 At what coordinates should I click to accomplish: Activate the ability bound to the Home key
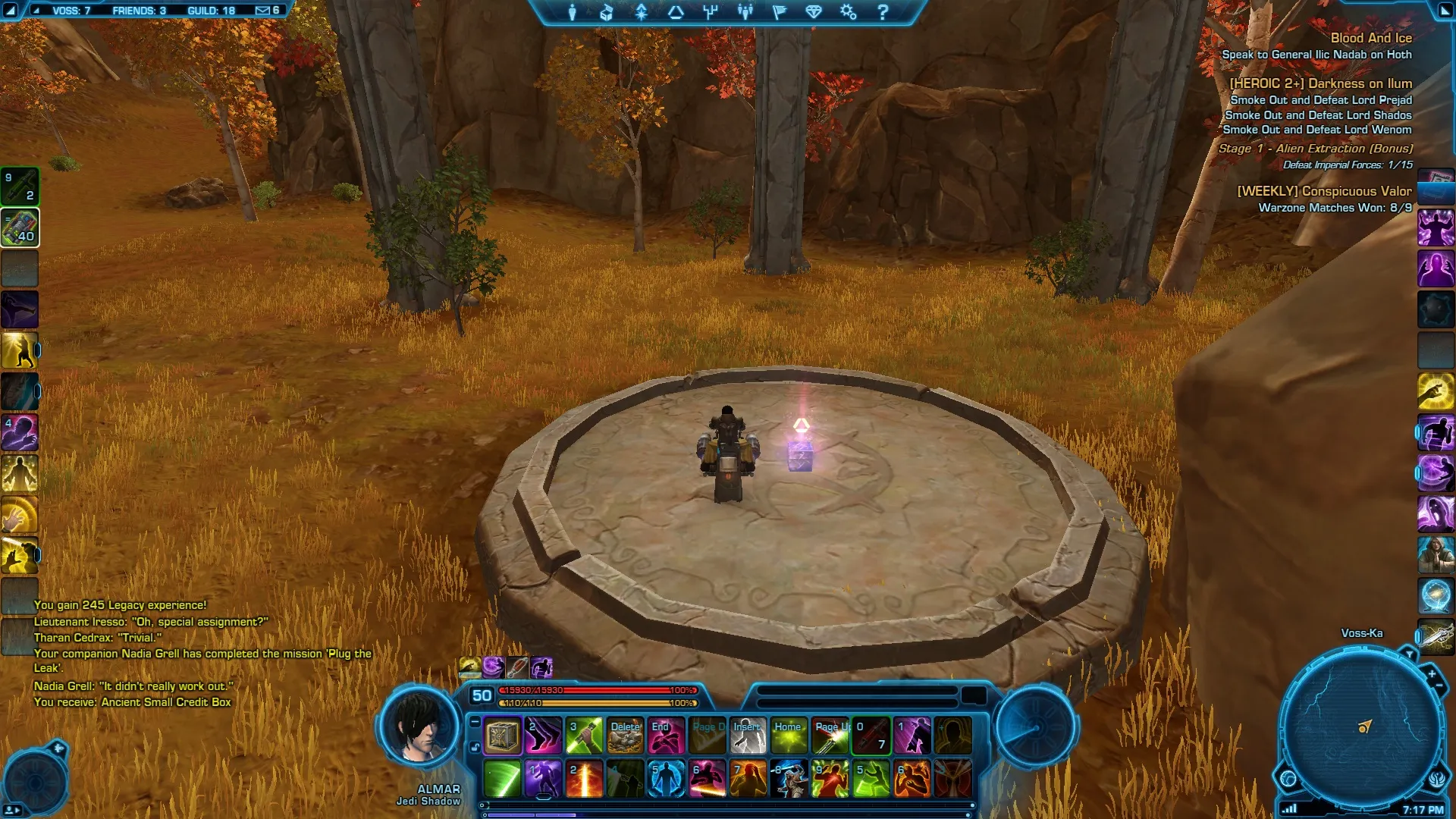[x=789, y=736]
